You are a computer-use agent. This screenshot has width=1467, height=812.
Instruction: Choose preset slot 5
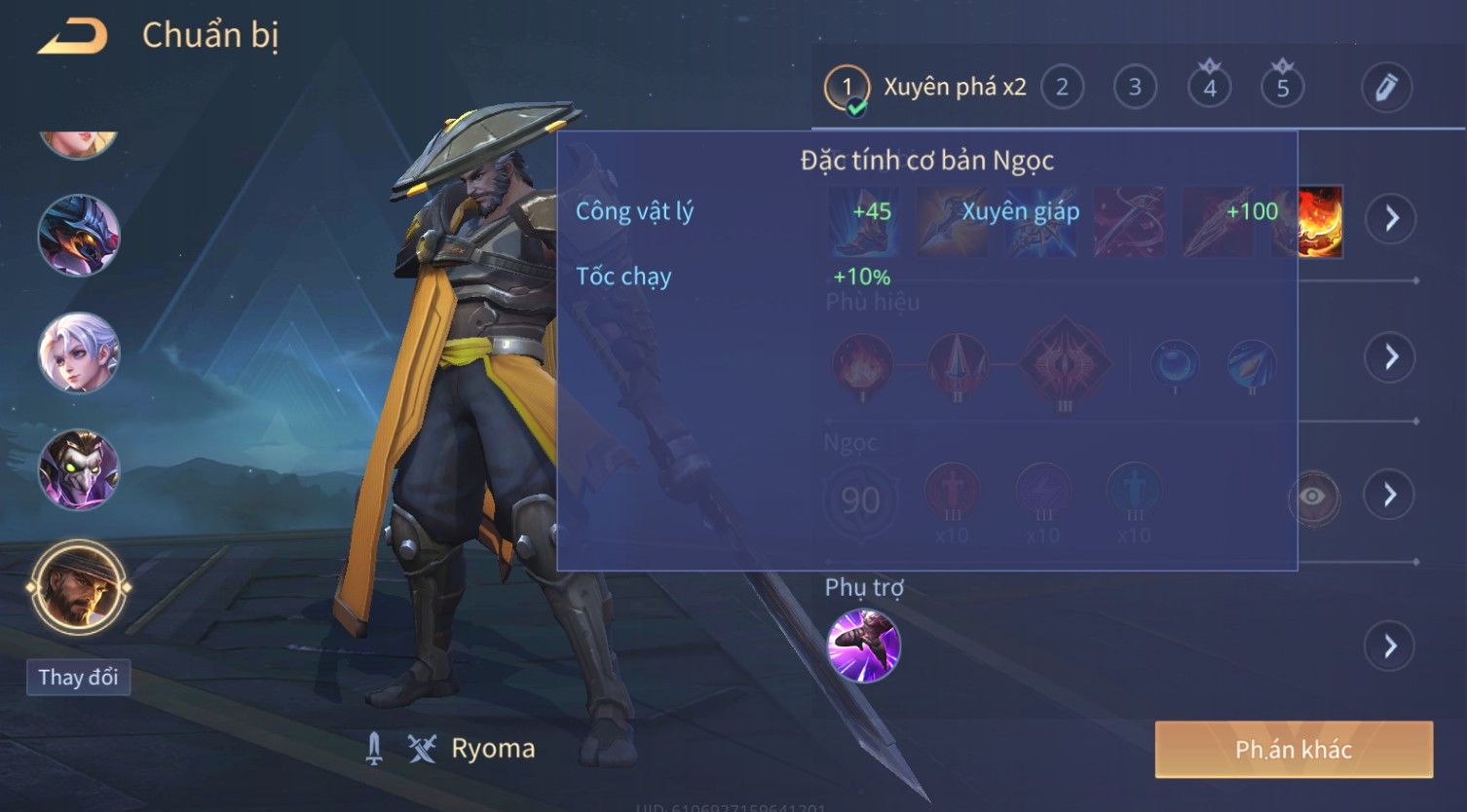click(1282, 88)
